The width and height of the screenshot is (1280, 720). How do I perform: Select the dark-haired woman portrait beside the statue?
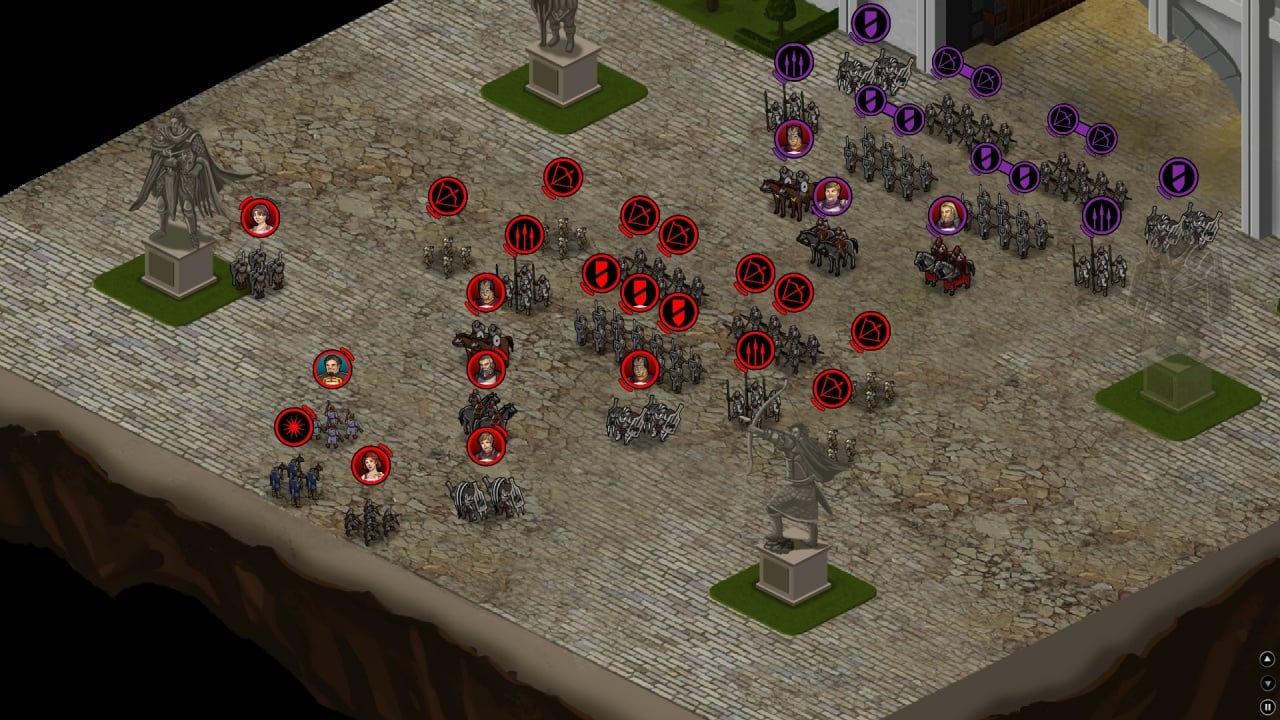click(x=260, y=217)
